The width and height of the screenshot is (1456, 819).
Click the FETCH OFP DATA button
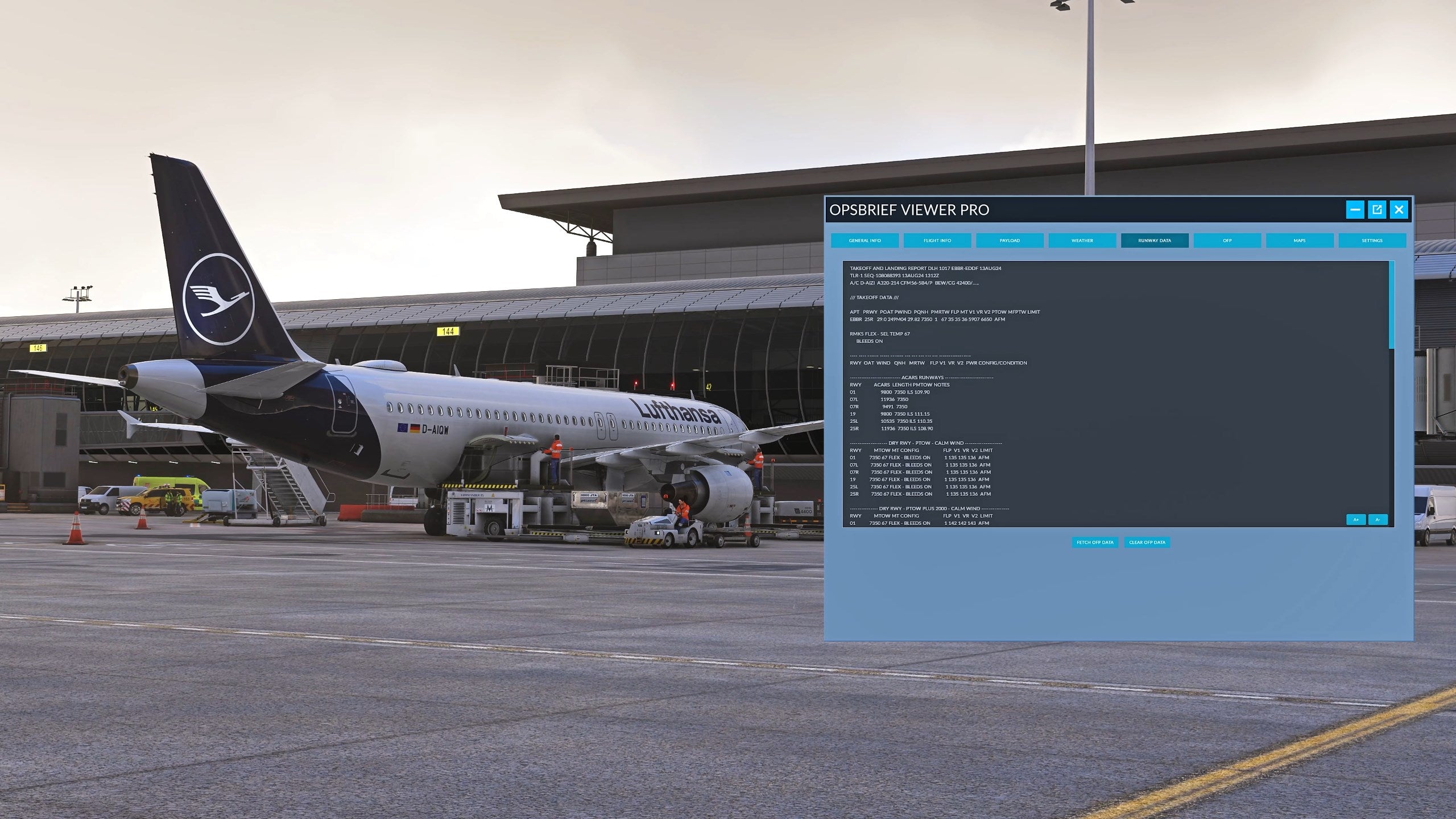(1094, 542)
